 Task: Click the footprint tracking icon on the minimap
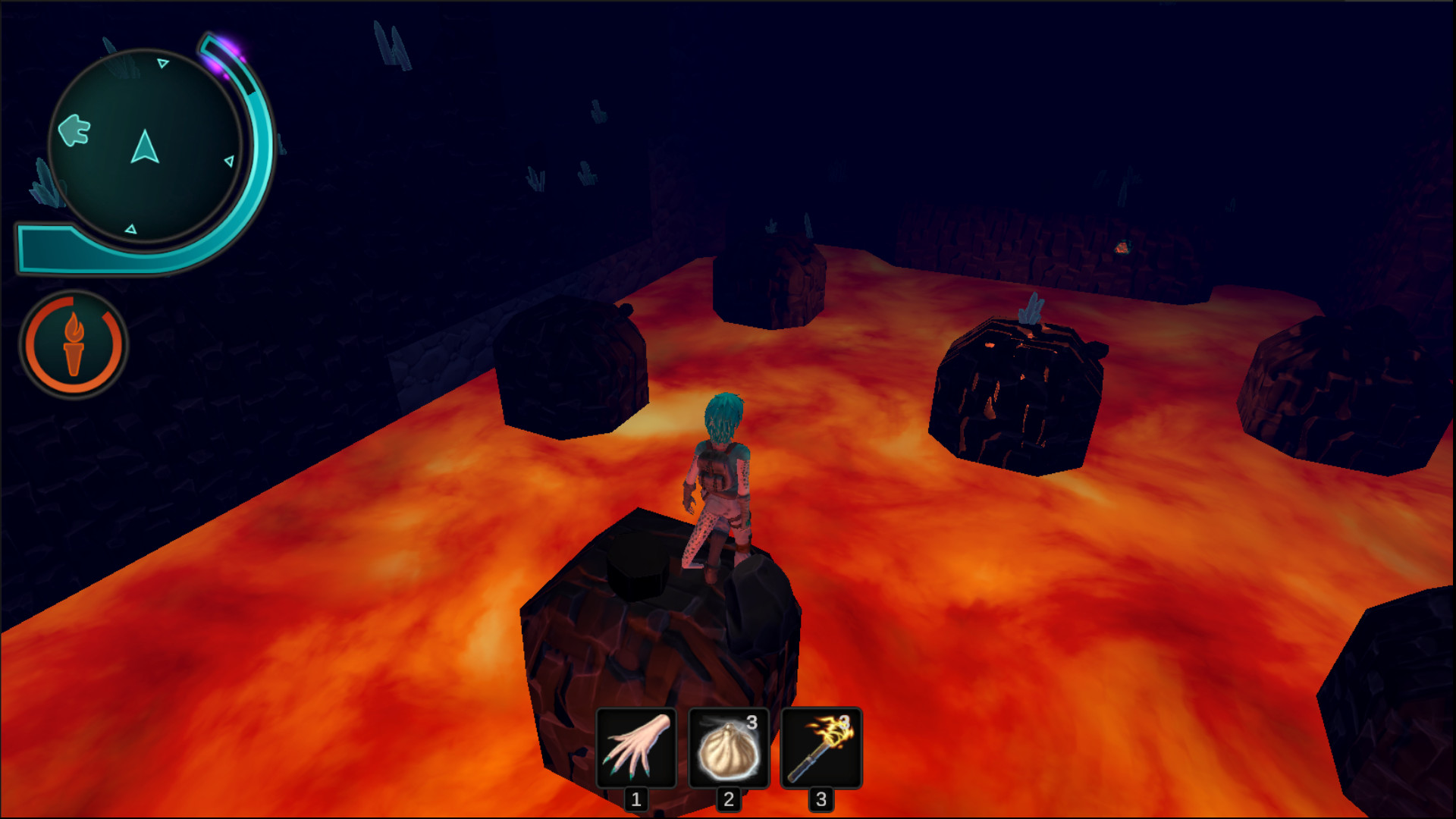point(73,130)
